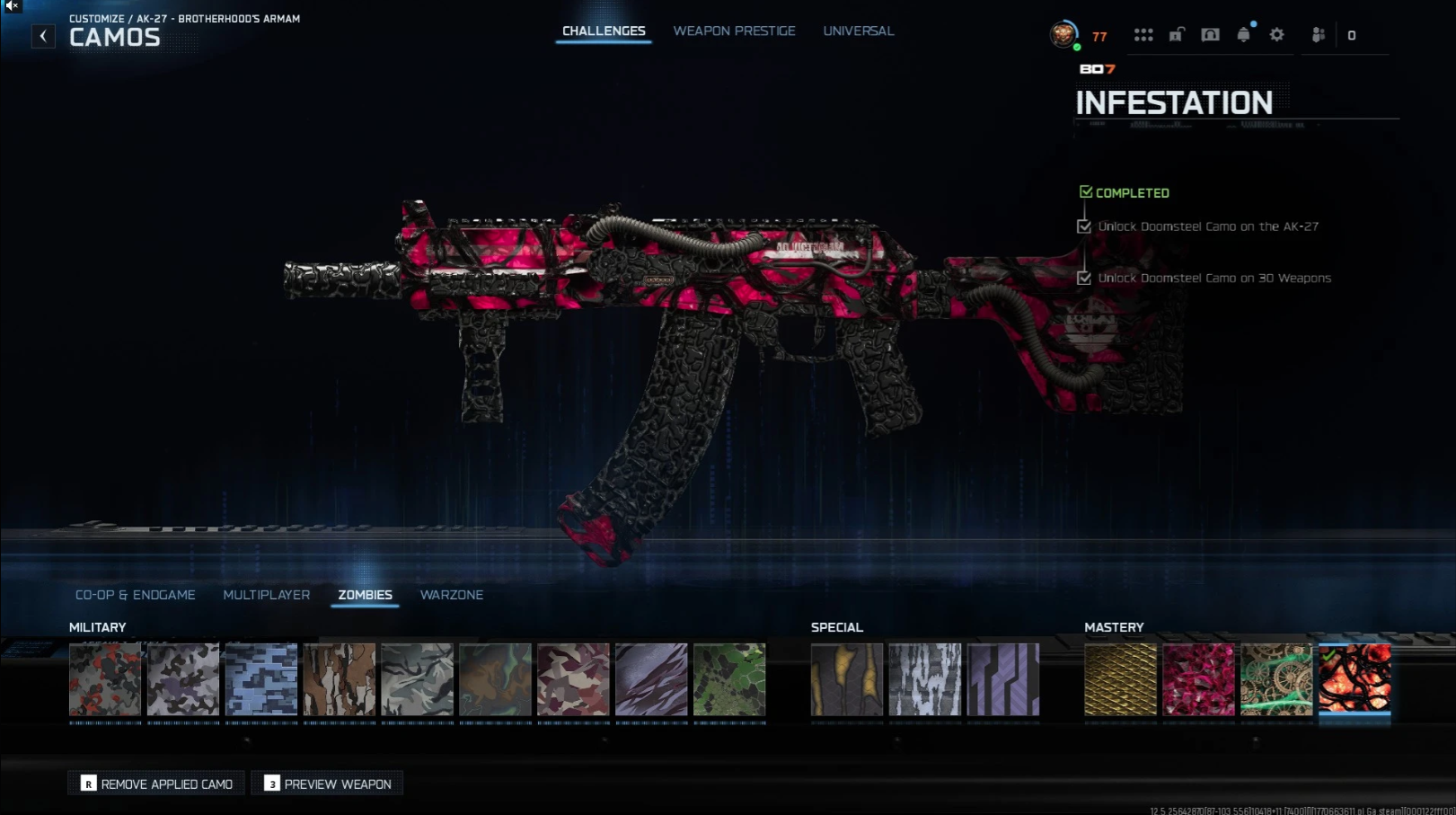This screenshot has width=1456, height=815.
Task: Go back using the arrow button
Action: pos(43,36)
